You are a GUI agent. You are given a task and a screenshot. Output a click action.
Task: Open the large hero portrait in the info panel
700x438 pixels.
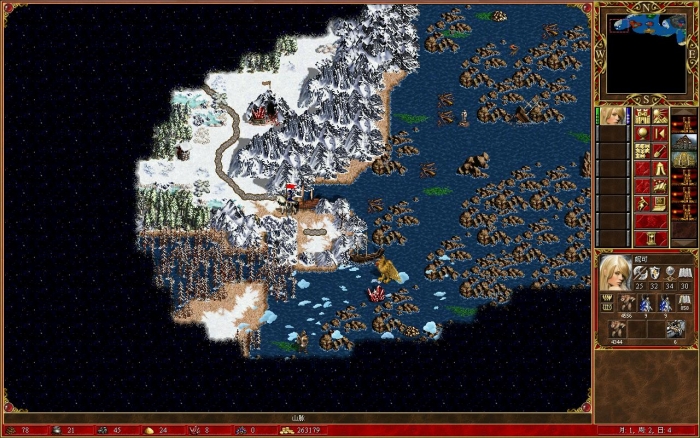click(615, 270)
